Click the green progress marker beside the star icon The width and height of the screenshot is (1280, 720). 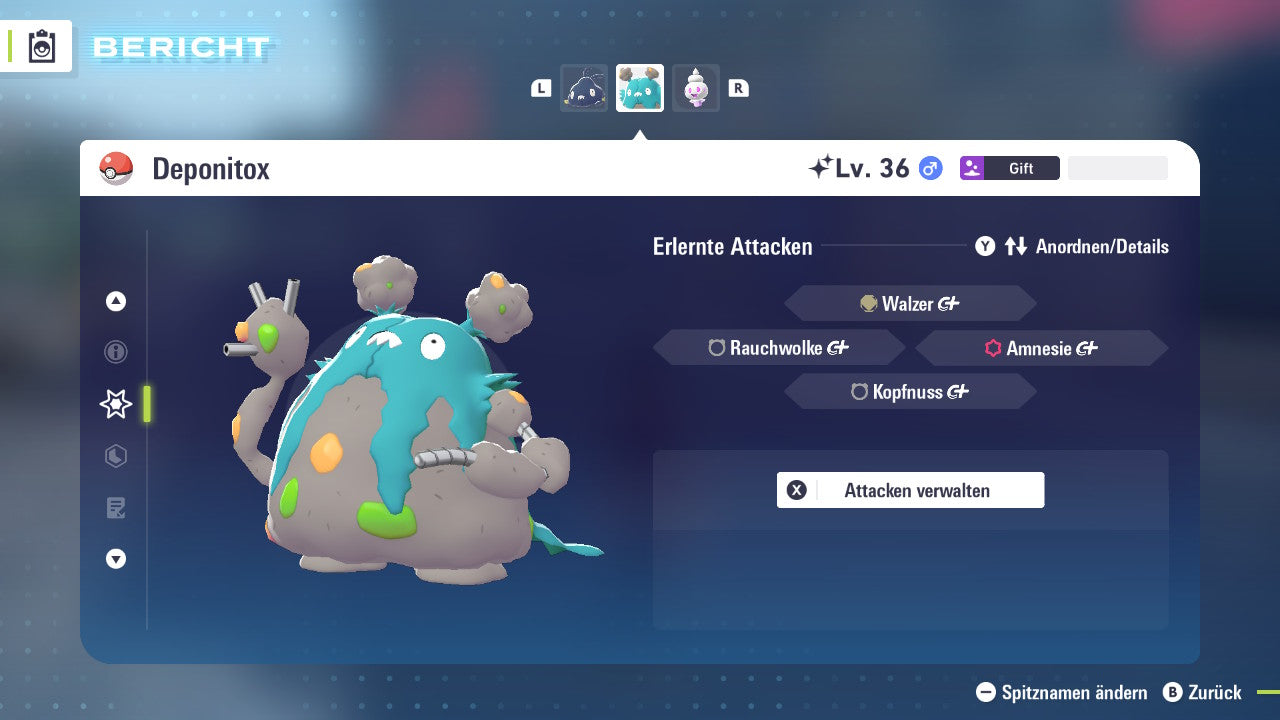pyautogui.click(x=145, y=404)
